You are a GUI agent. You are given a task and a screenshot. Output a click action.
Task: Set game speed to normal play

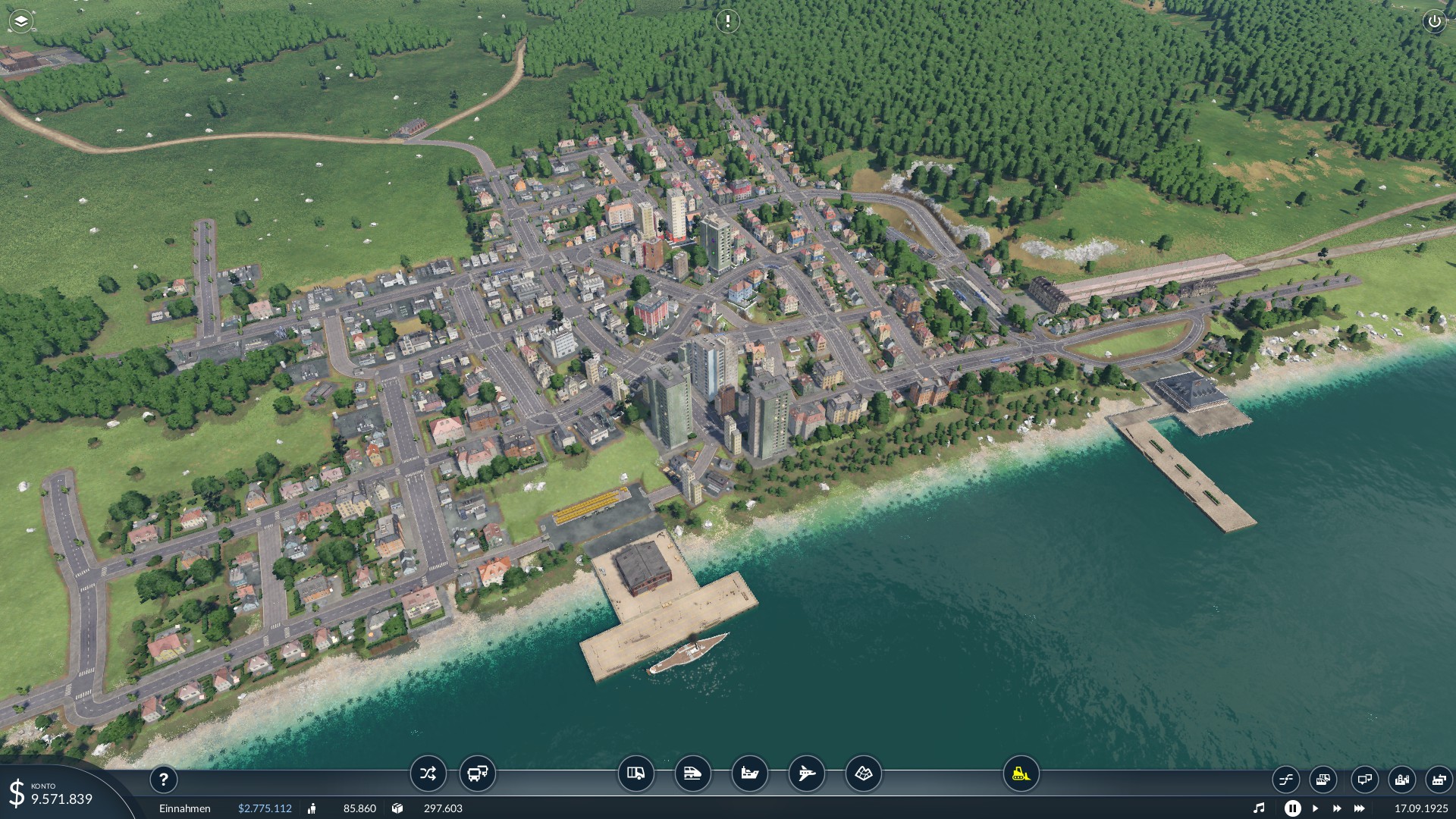coord(1315,808)
